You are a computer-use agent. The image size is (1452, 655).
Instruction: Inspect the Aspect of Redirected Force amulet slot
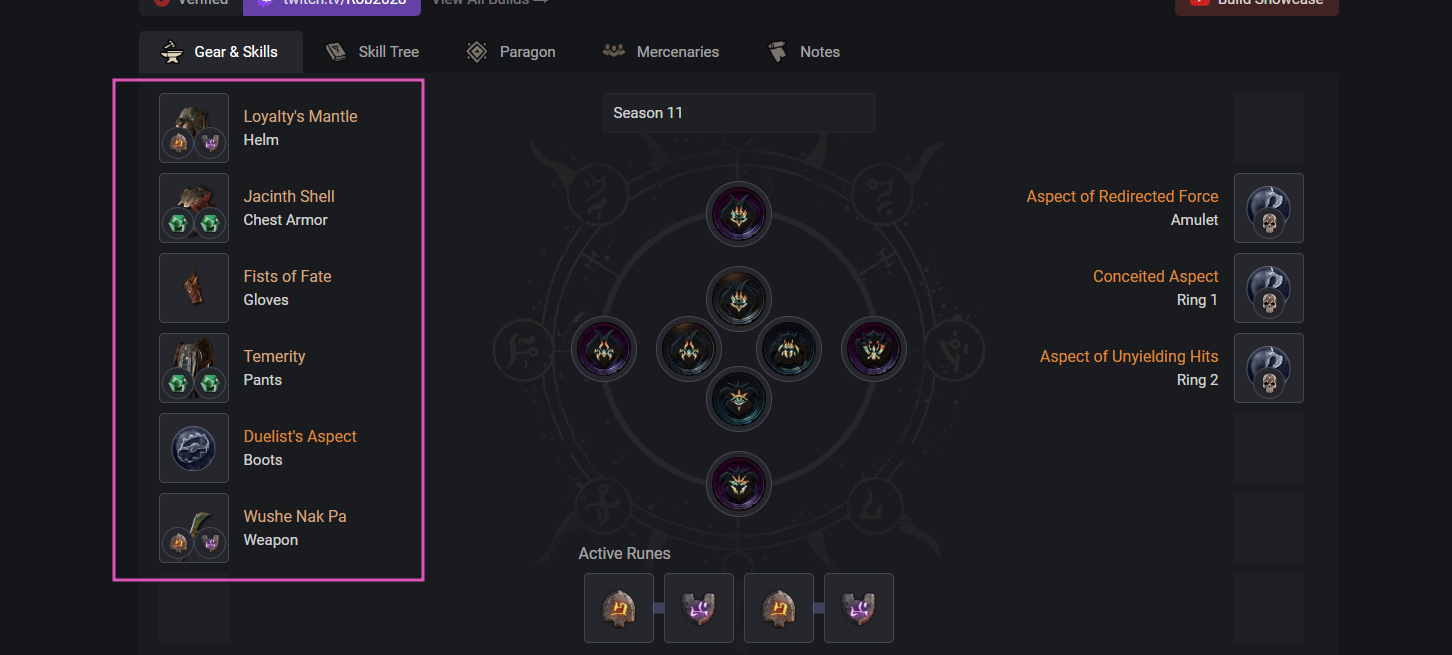tap(1268, 208)
